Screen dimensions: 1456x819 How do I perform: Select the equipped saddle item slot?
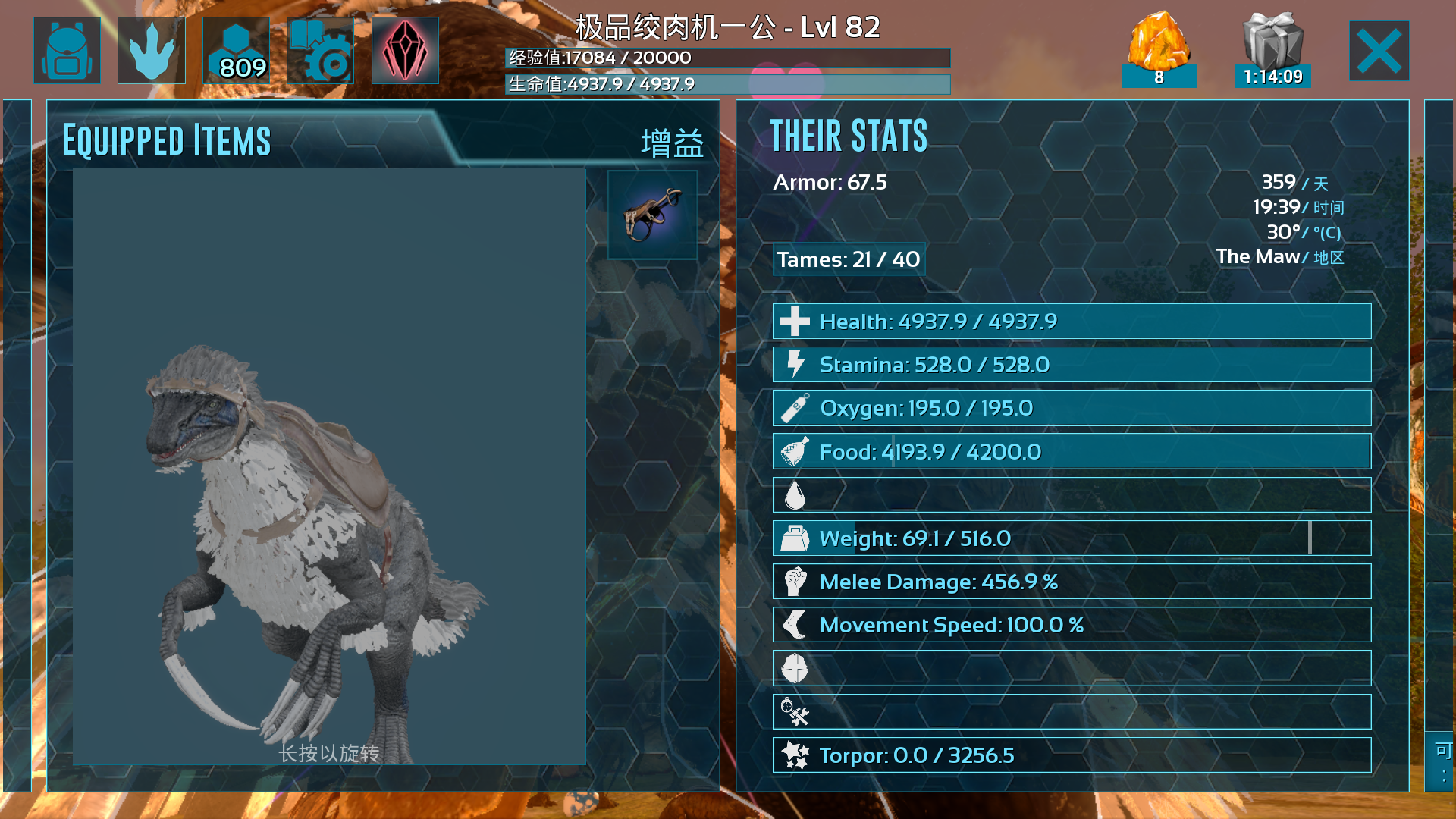(652, 215)
